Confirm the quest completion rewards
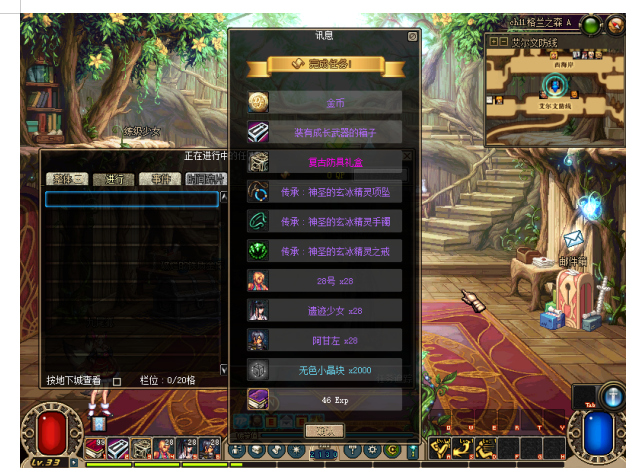Screen dimensions: 626x468 click(324, 430)
